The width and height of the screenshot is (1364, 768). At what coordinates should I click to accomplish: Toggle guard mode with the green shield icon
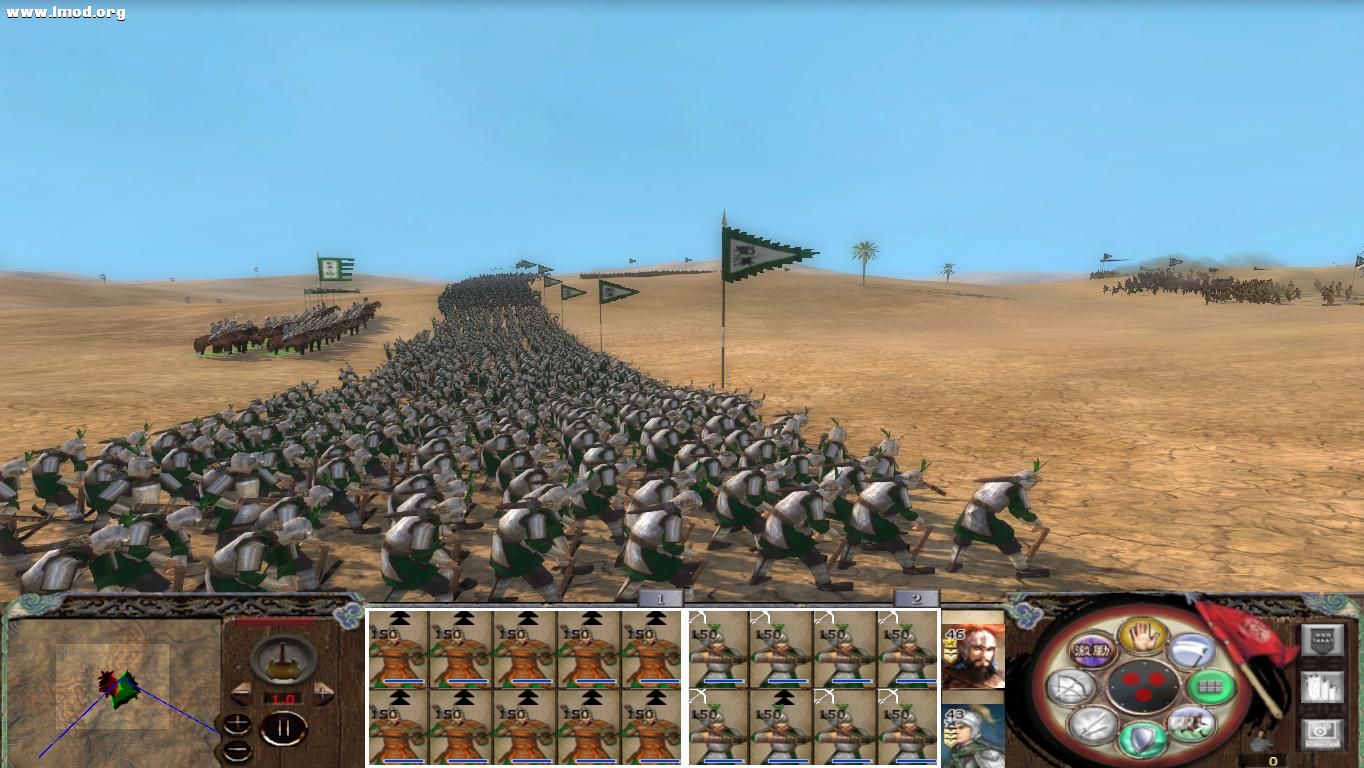pyautogui.click(x=1141, y=736)
